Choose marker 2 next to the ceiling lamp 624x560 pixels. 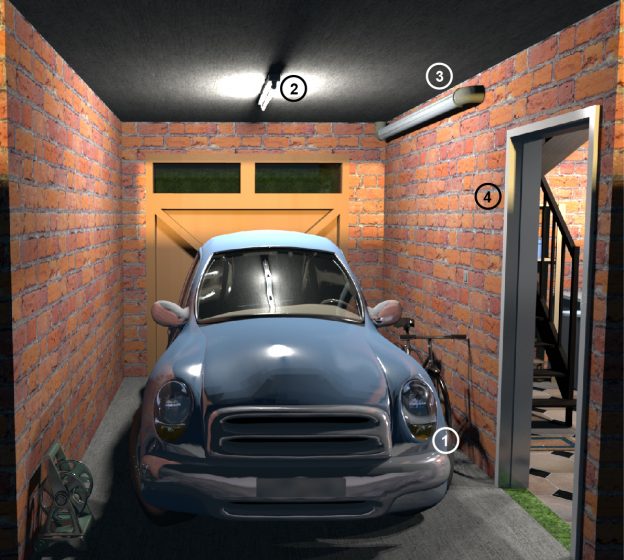coord(293,87)
